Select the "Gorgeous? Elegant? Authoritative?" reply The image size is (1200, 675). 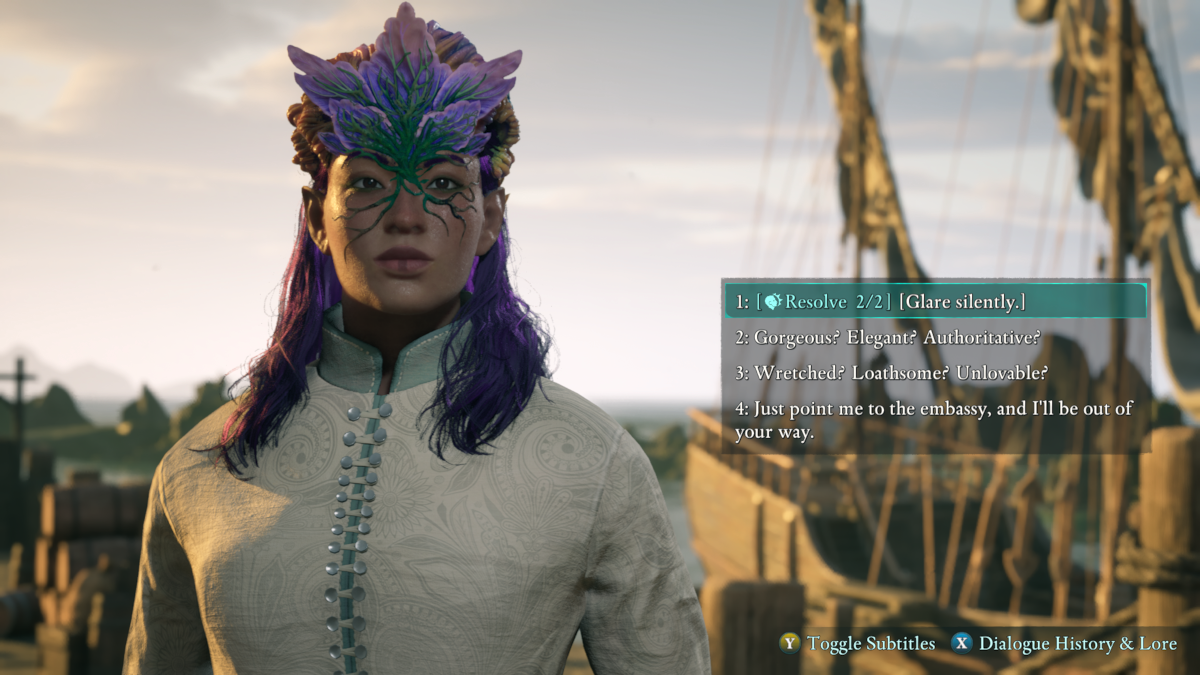point(888,338)
